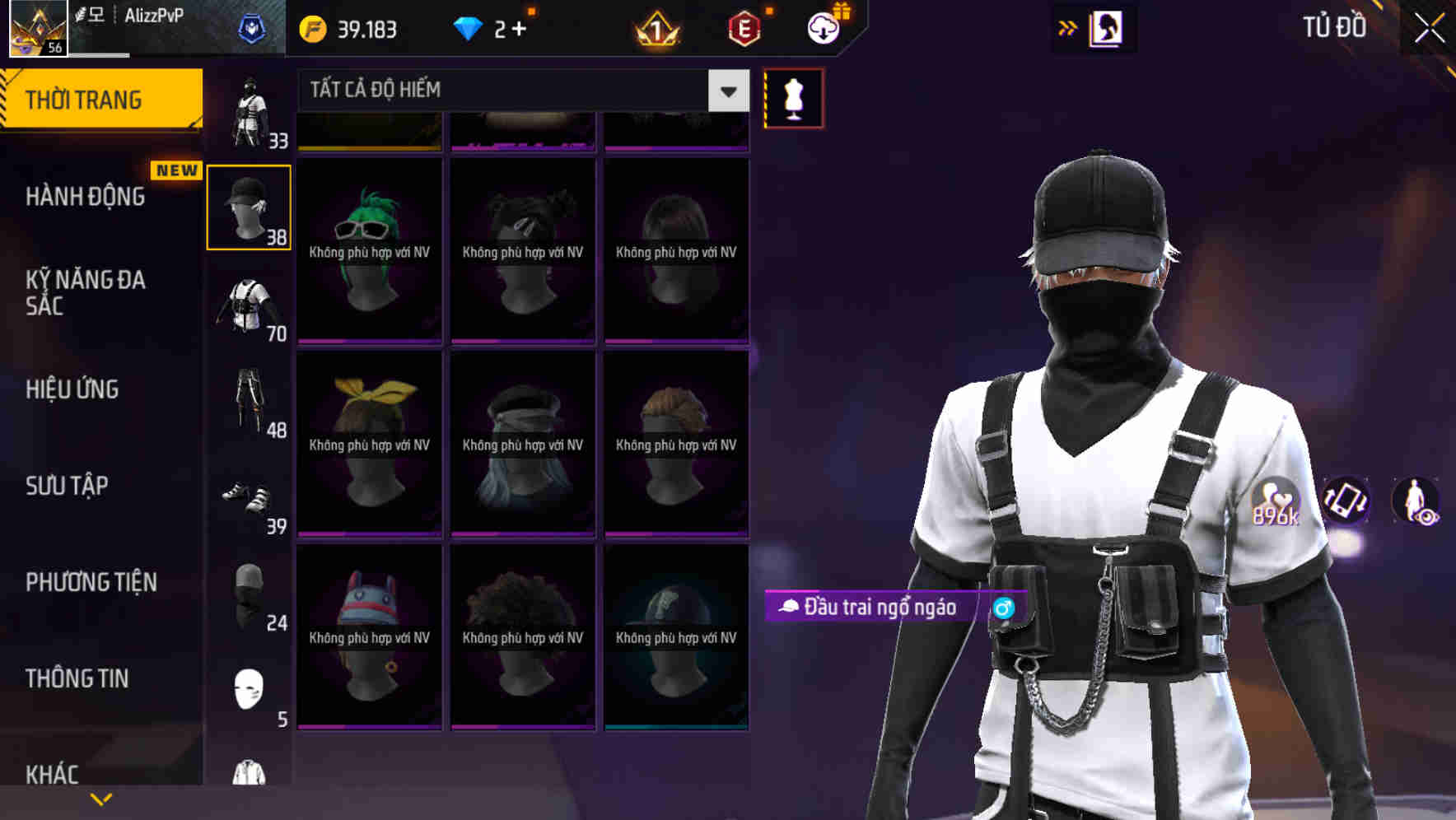The image size is (1456, 820).
Task: Click the diamond currency icon in top bar
Action: [469, 27]
